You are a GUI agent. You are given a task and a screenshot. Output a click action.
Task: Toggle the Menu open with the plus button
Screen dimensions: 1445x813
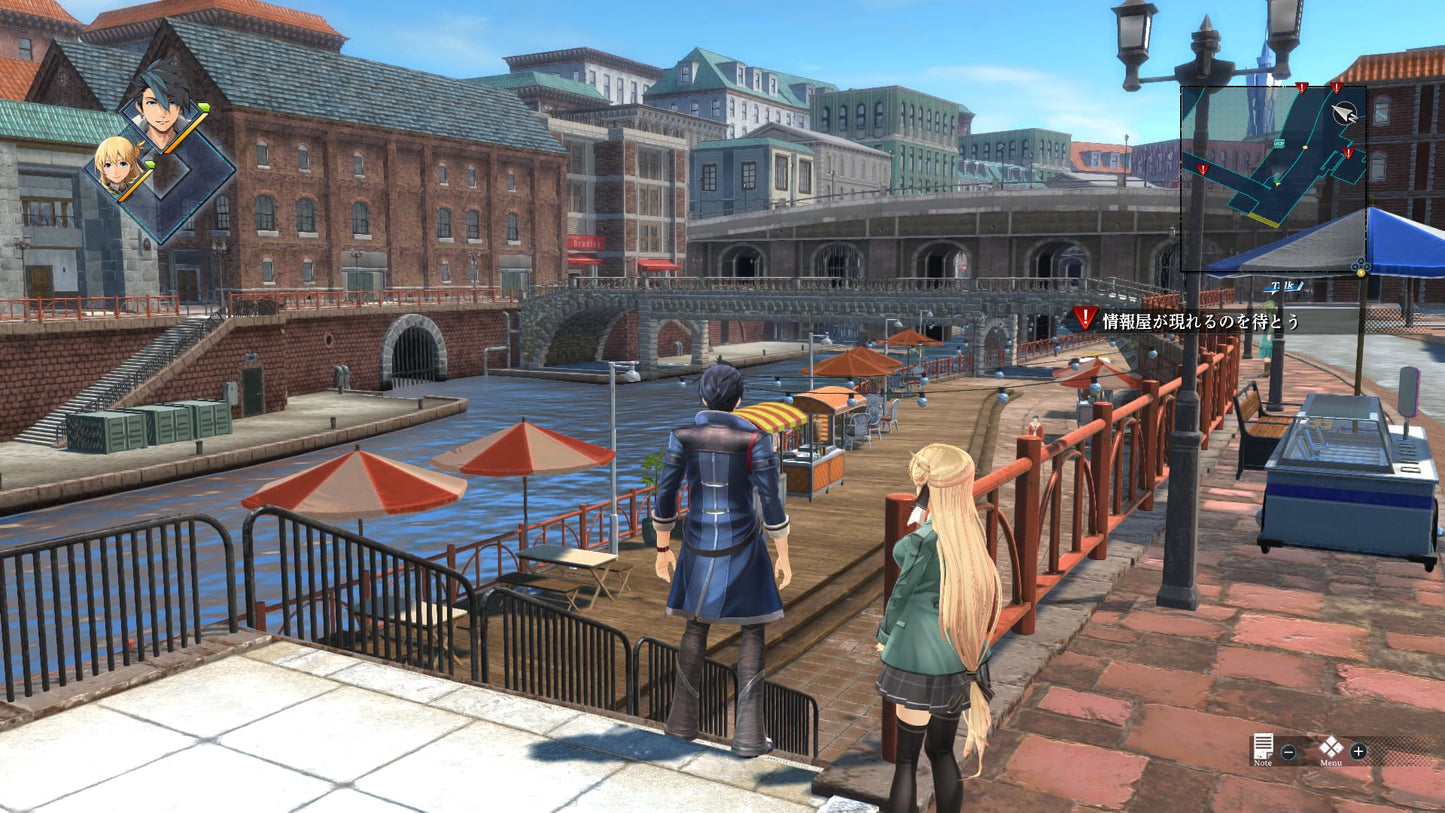click(x=1359, y=751)
